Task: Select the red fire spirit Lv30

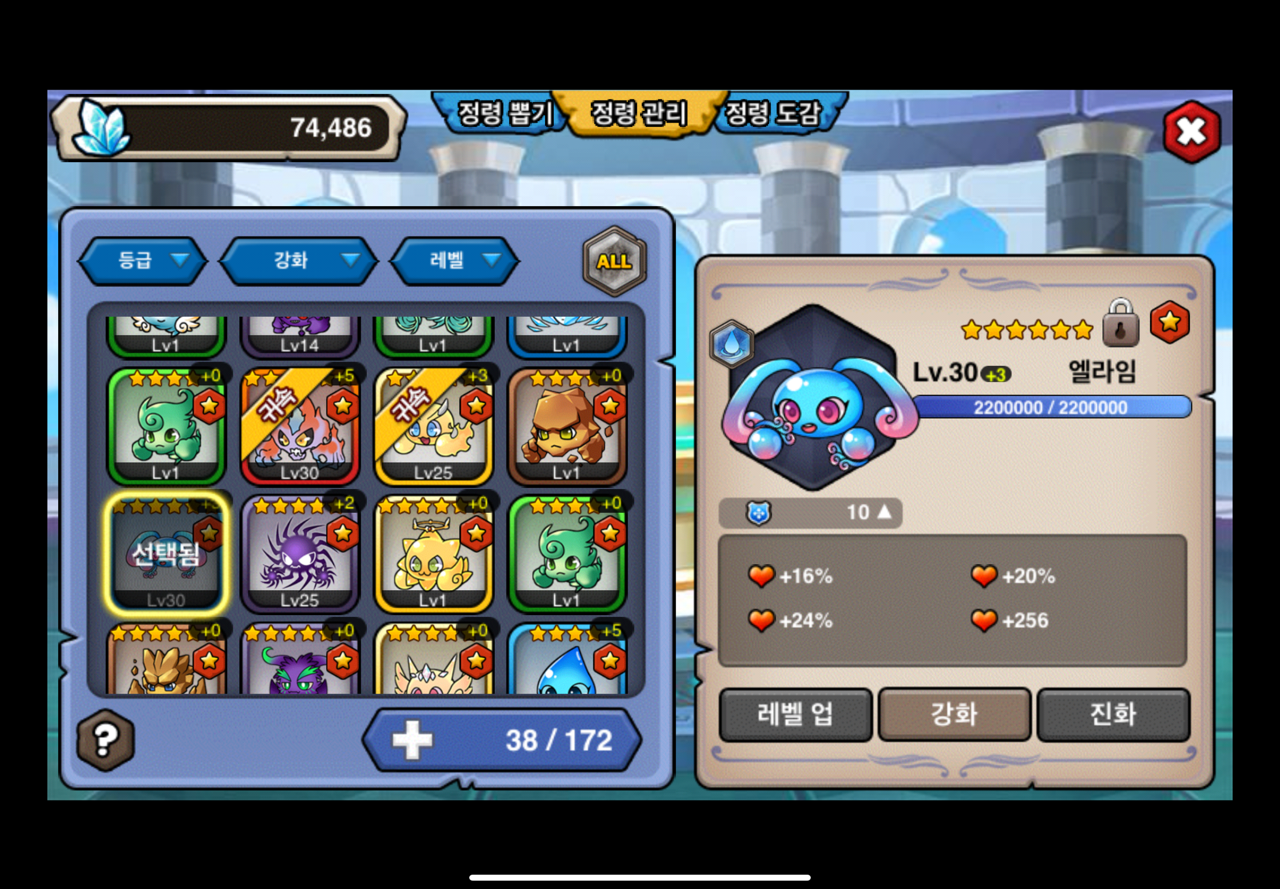Action: [300, 427]
